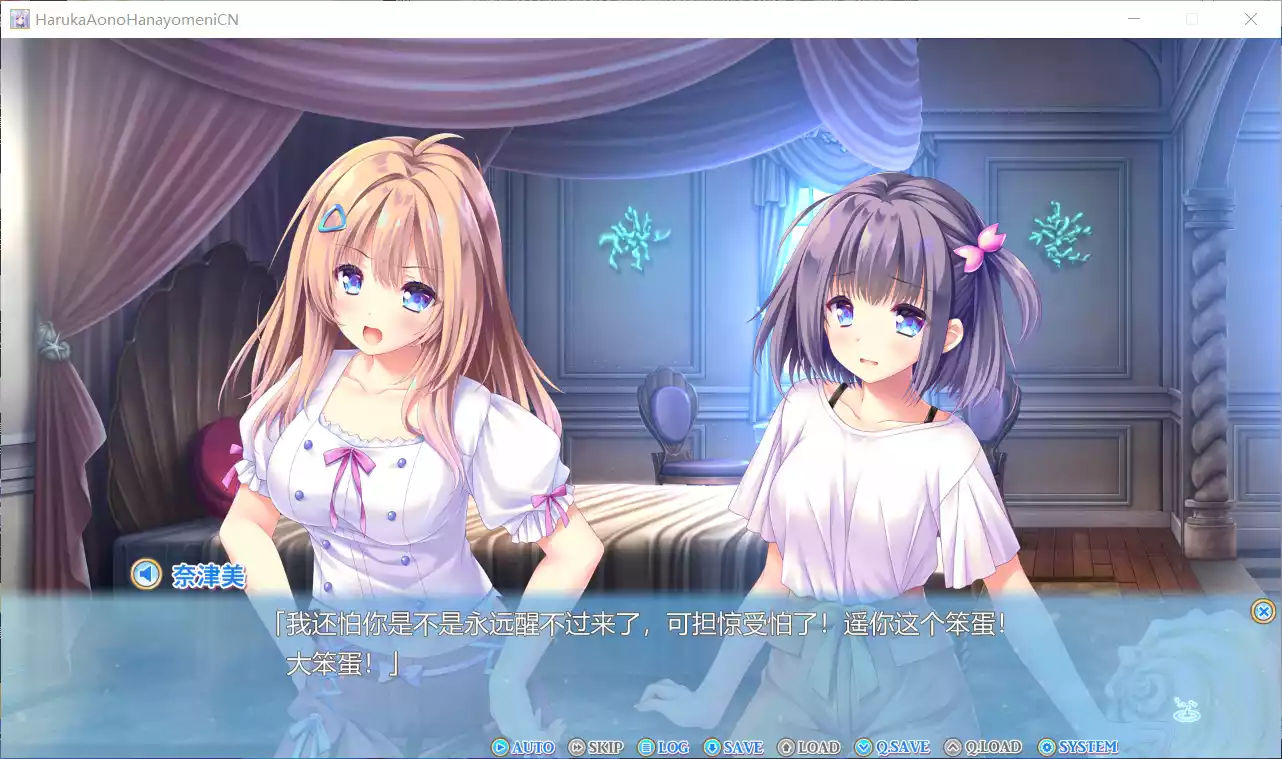Select the speaker name 奈津美
1282x759 pixels.
(x=210, y=577)
